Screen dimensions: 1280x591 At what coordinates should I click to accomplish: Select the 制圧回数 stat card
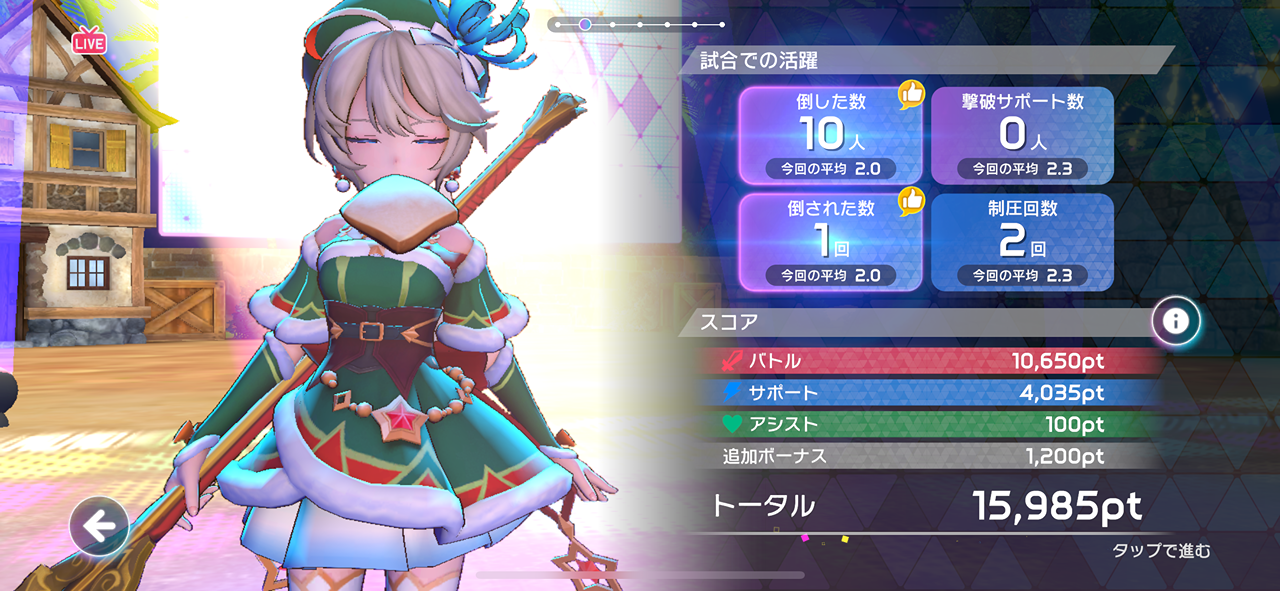point(1022,242)
